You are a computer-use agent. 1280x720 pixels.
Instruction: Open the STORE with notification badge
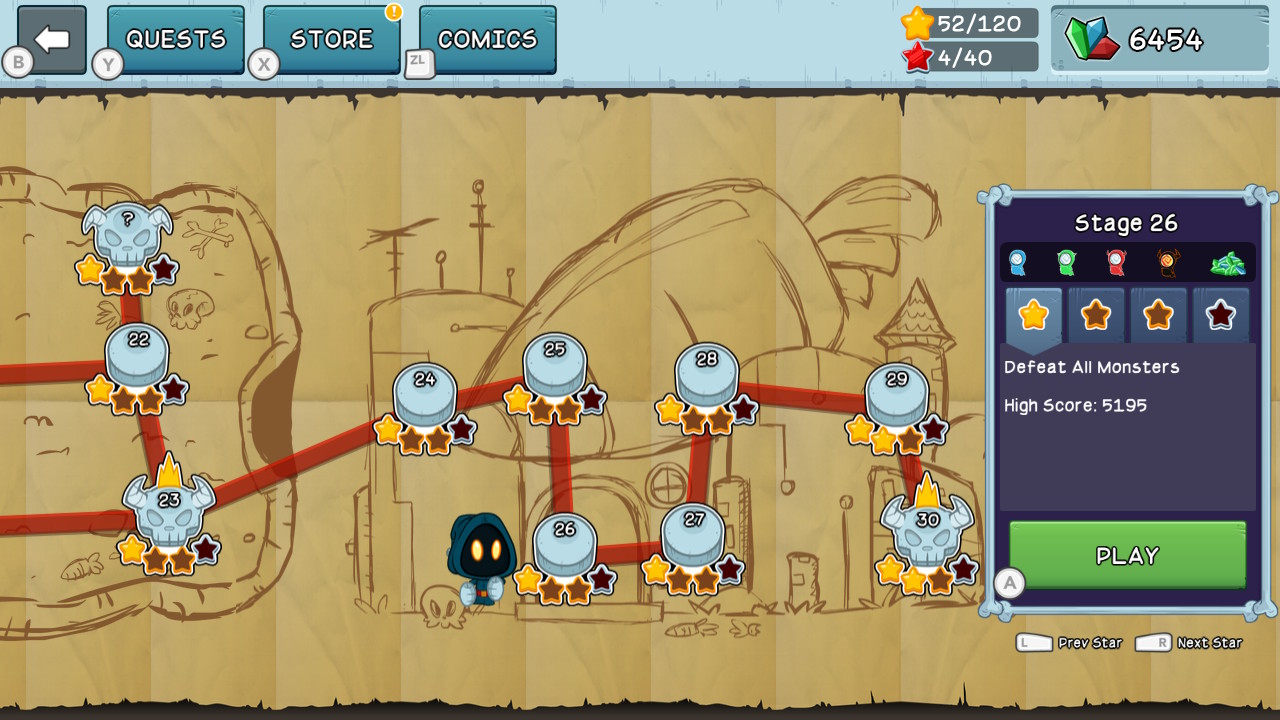pos(330,38)
